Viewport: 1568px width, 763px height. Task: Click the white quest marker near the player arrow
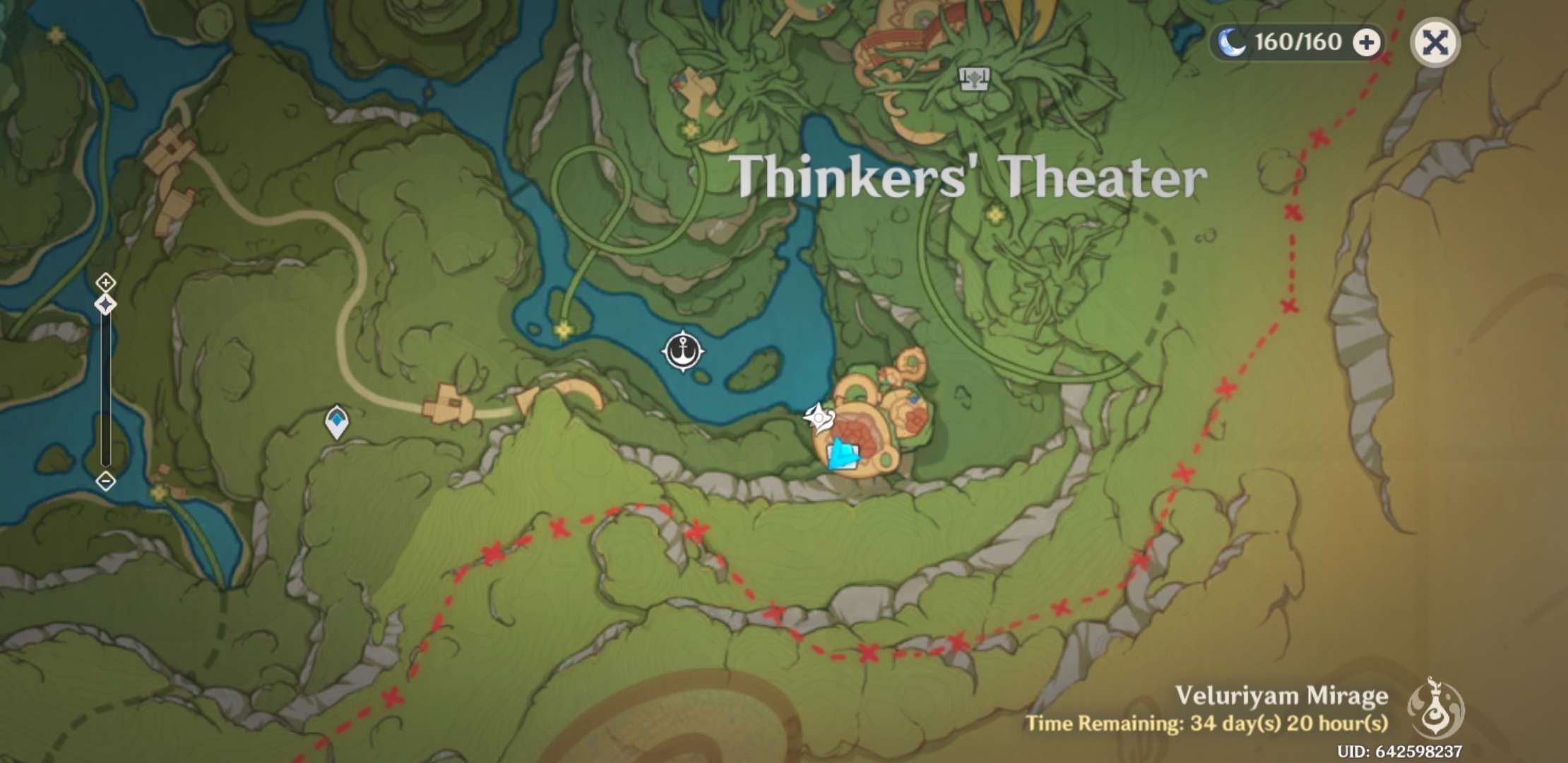click(818, 417)
